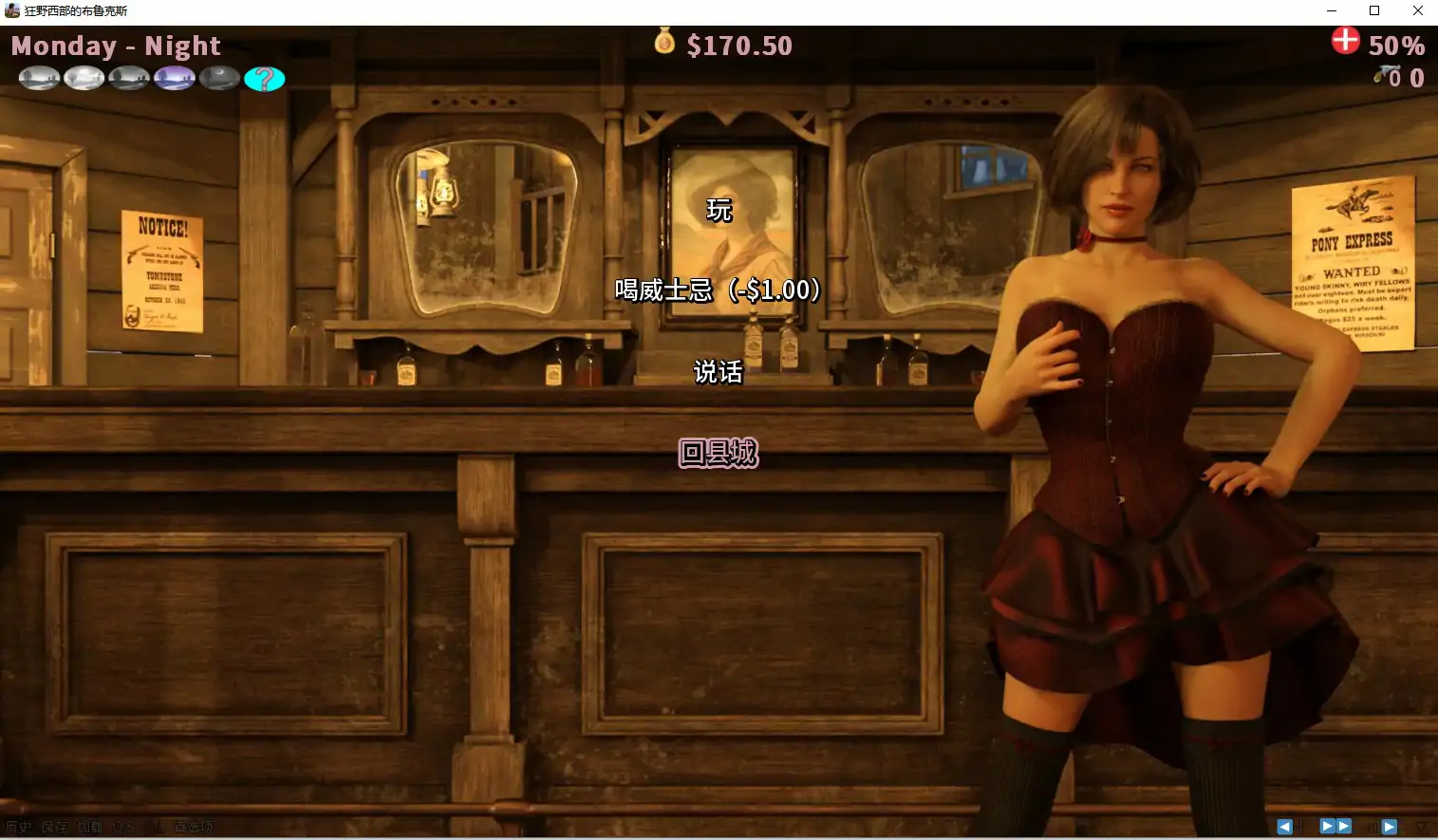Click 保存 to save the game

pyautogui.click(x=54, y=827)
